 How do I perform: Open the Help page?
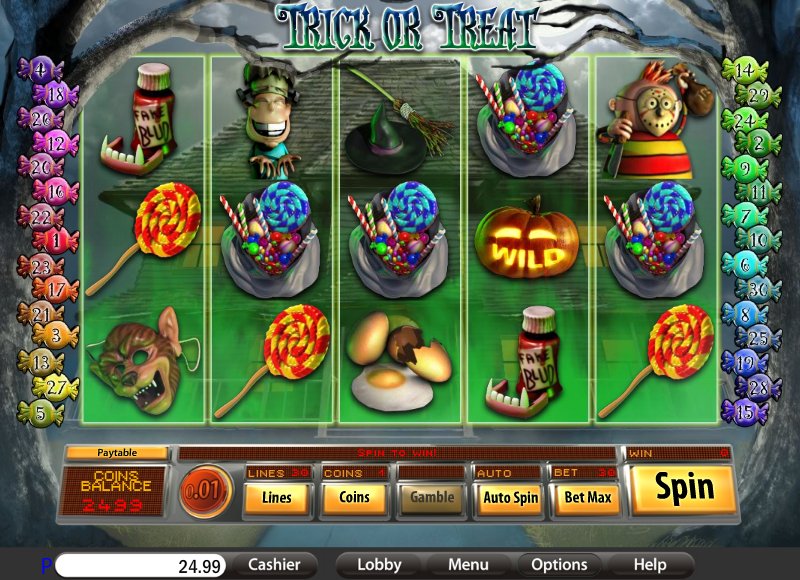(650, 565)
